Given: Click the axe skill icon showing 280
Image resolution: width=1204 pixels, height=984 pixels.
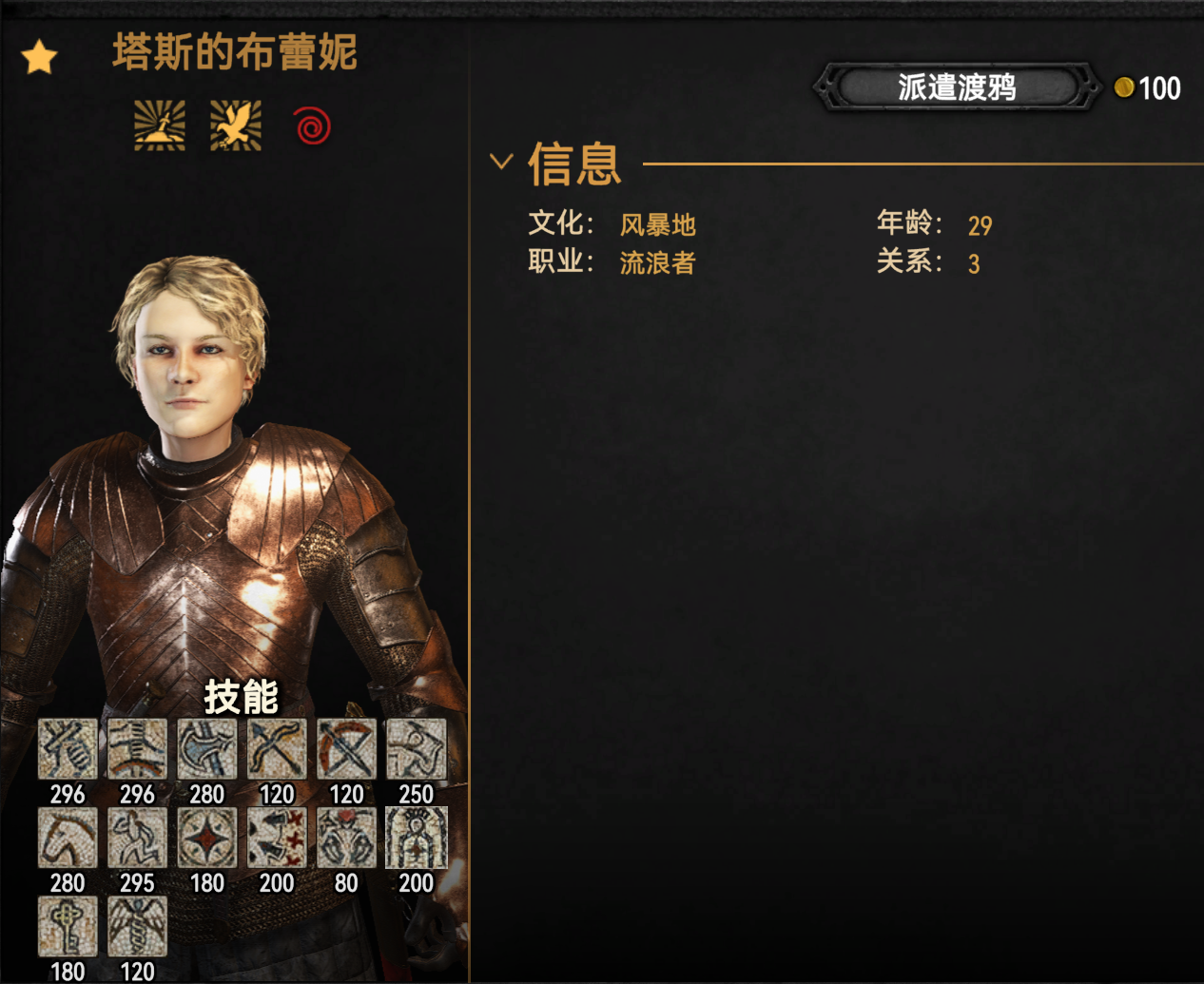Looking at the screenshot, I should (206, 749).
